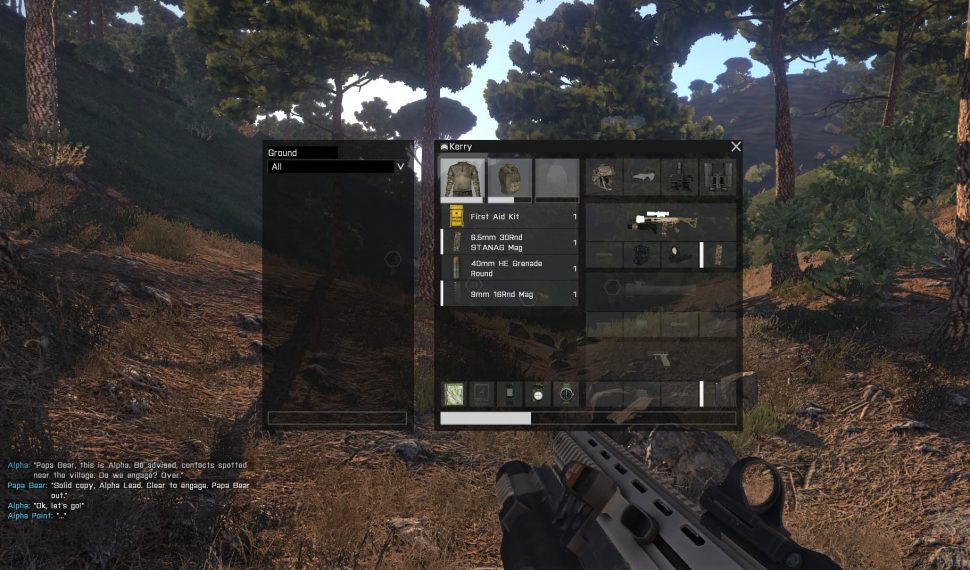This screenshot has height=570, width=970.
Task: Select the wristwatch item slot
Action: (x=538, y=394)
